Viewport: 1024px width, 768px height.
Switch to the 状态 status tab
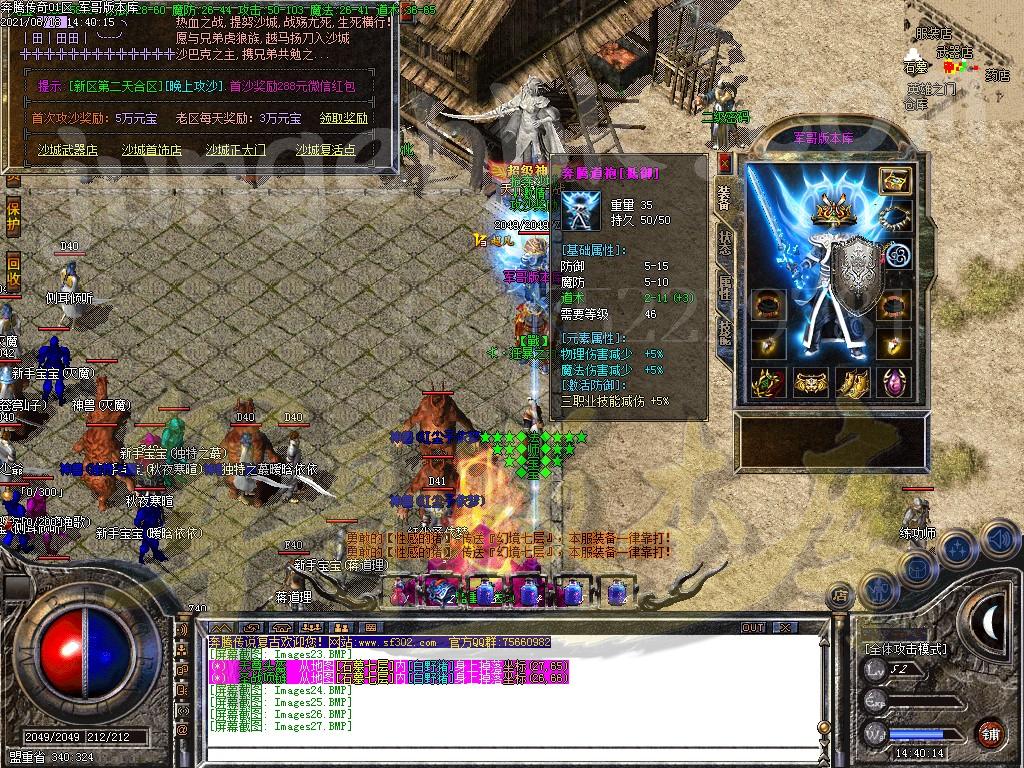[725, 243]
